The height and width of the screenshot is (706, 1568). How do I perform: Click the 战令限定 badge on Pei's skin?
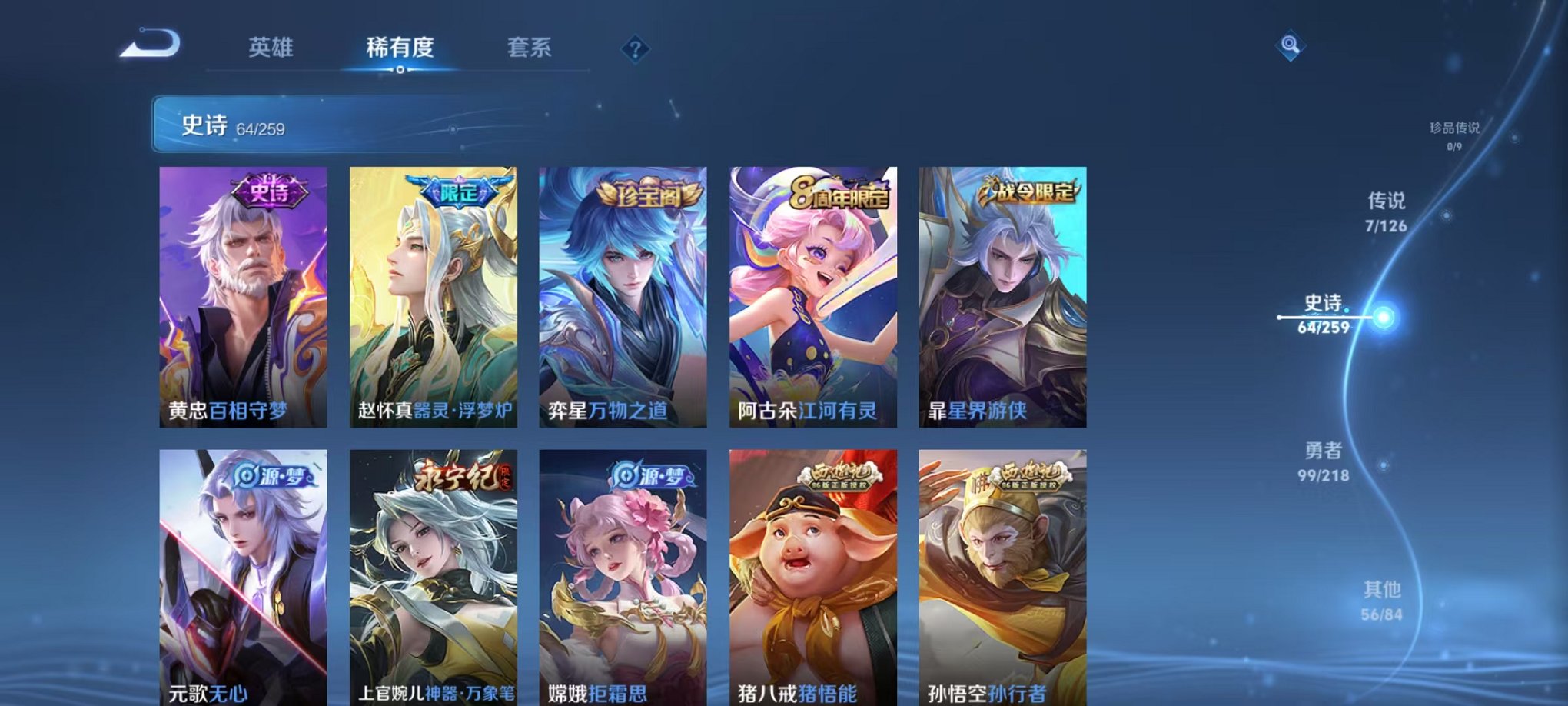[1028, 194]
